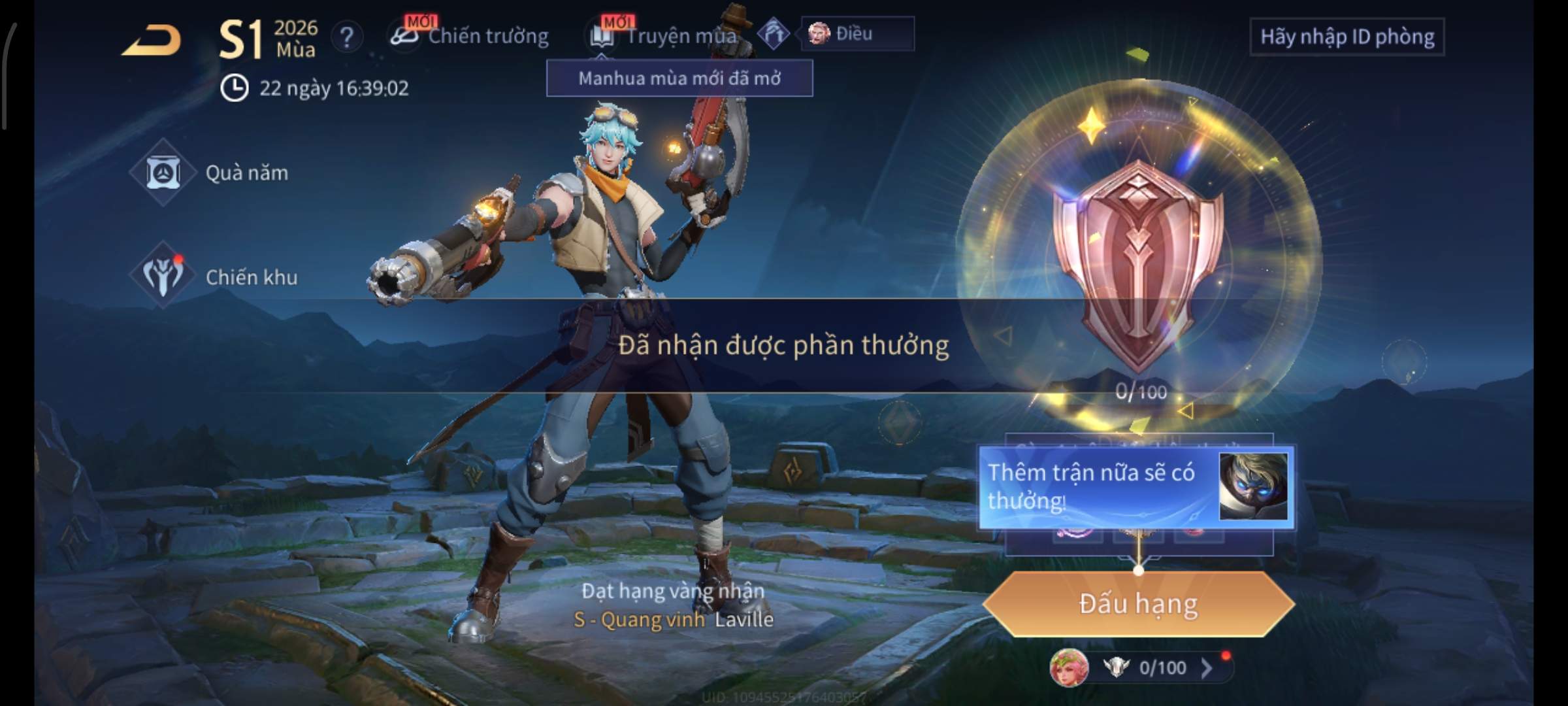Go back with the golden arrow button

point(152,41)
